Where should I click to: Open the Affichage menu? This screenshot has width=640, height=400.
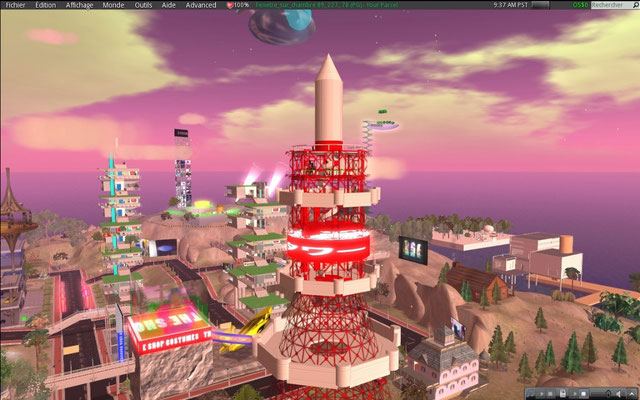coord(79,5)
